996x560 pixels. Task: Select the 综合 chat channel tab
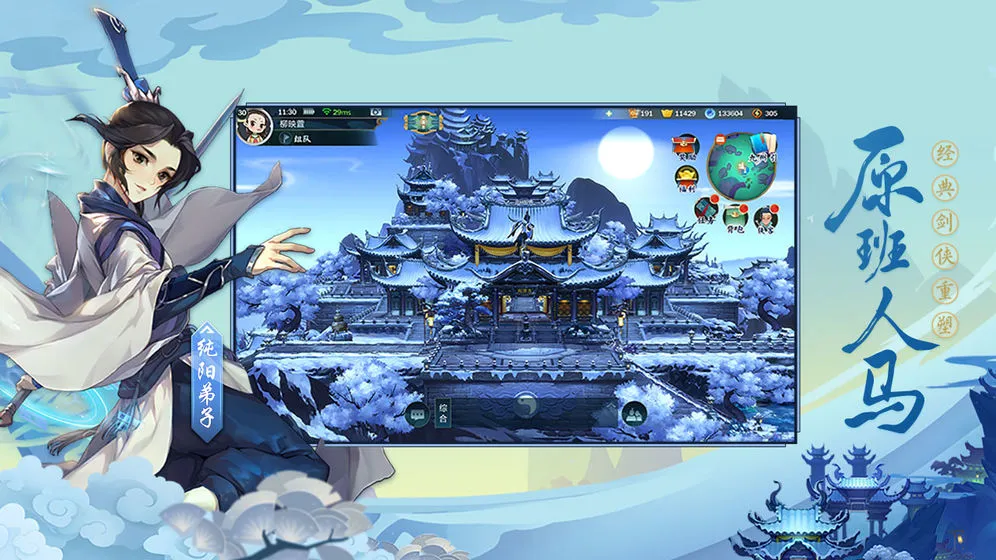click(x=442, y=412)
